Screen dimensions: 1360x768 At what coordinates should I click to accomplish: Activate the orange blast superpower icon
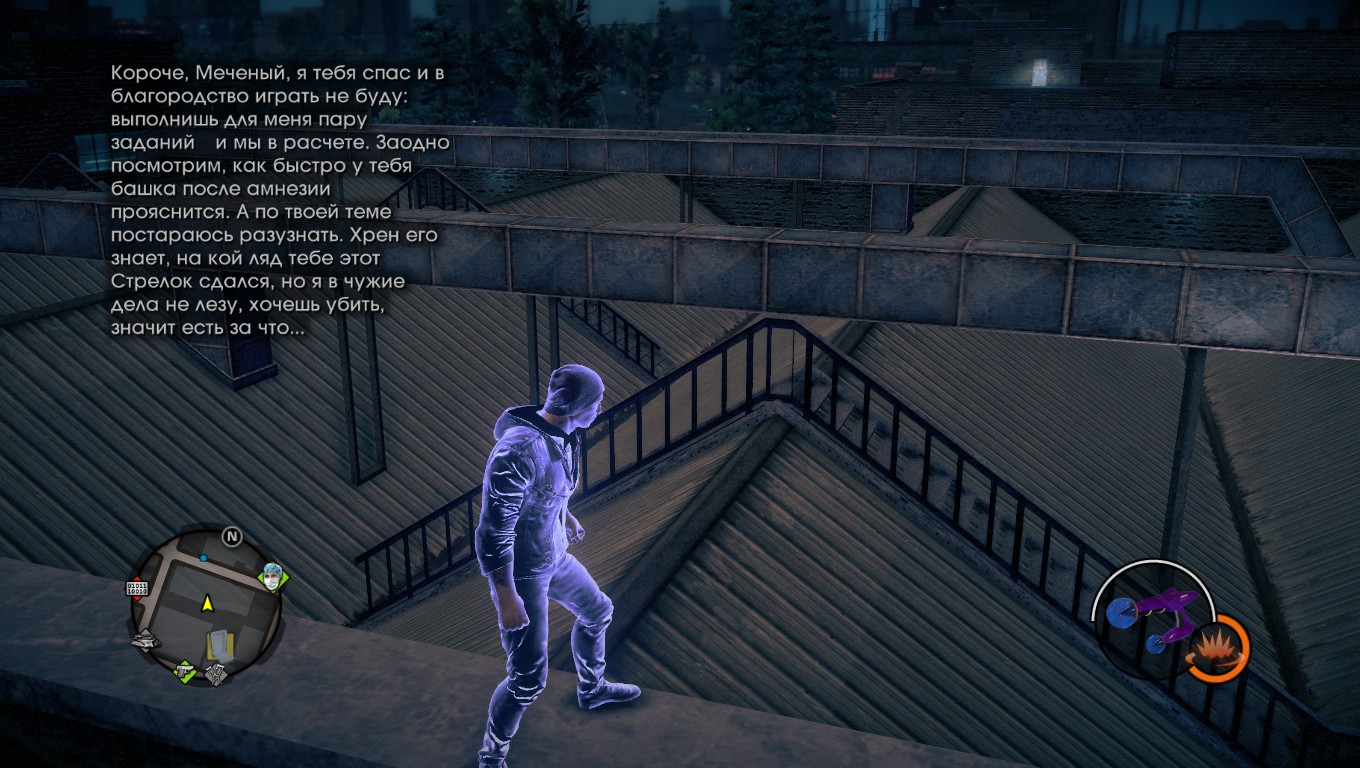click(1216, 649)
